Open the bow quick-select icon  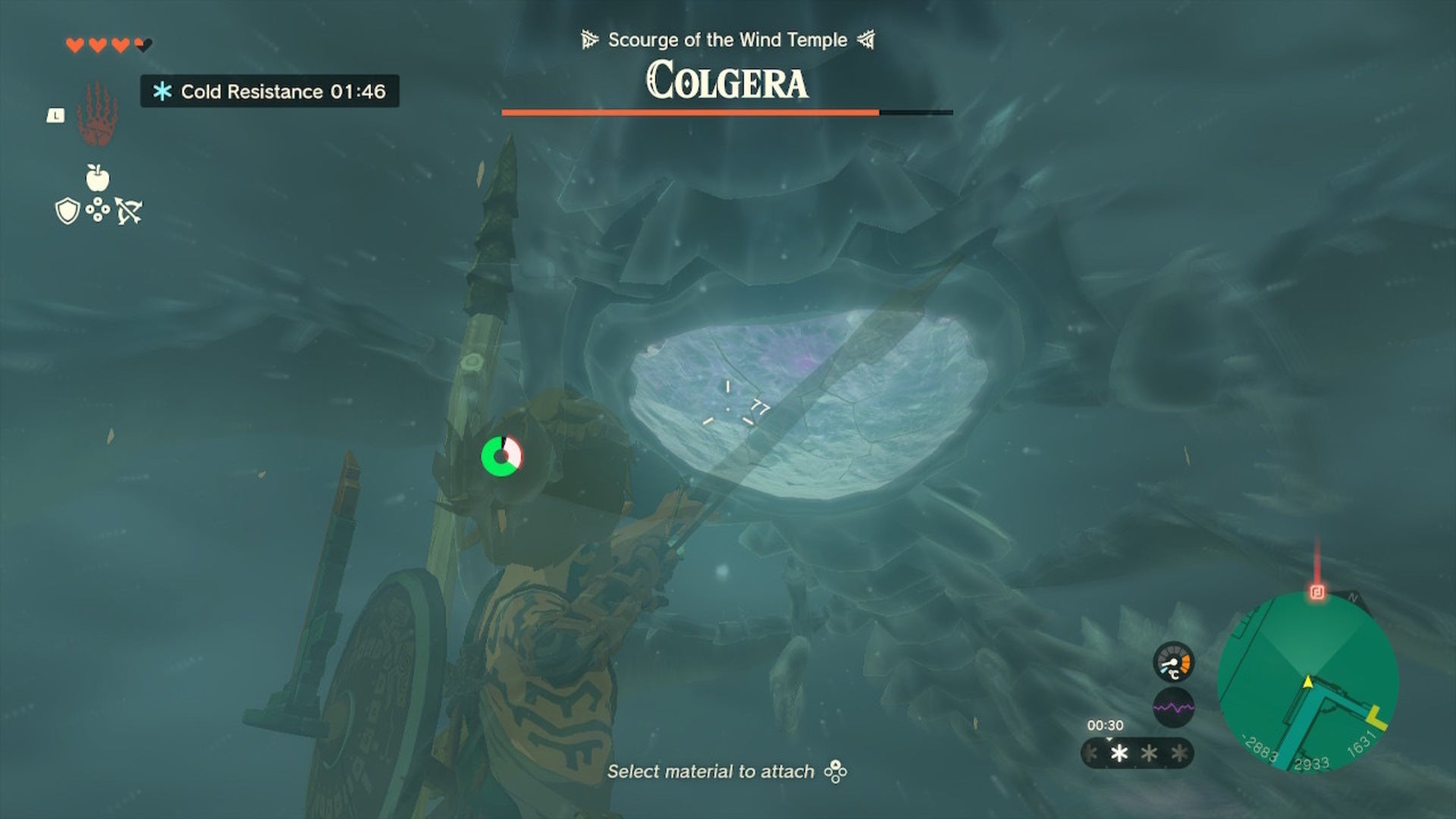(129, 211)
